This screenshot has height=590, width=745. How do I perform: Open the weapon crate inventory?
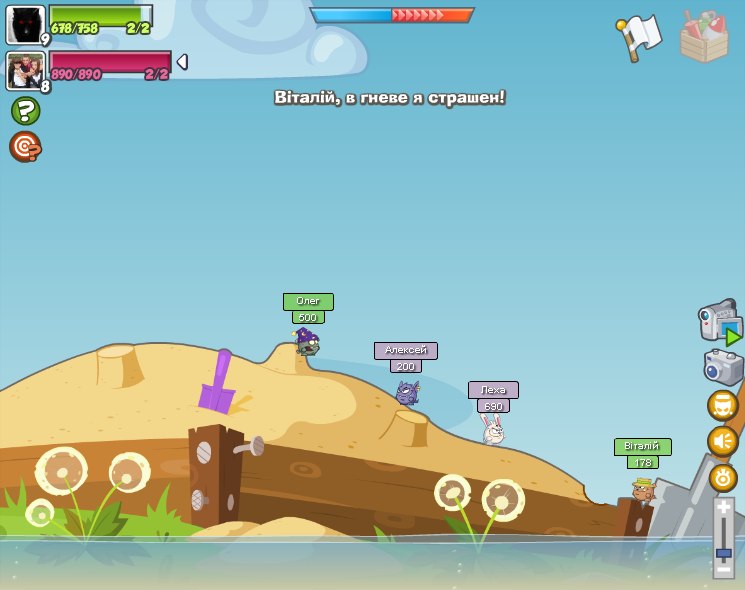click(704, 38)
